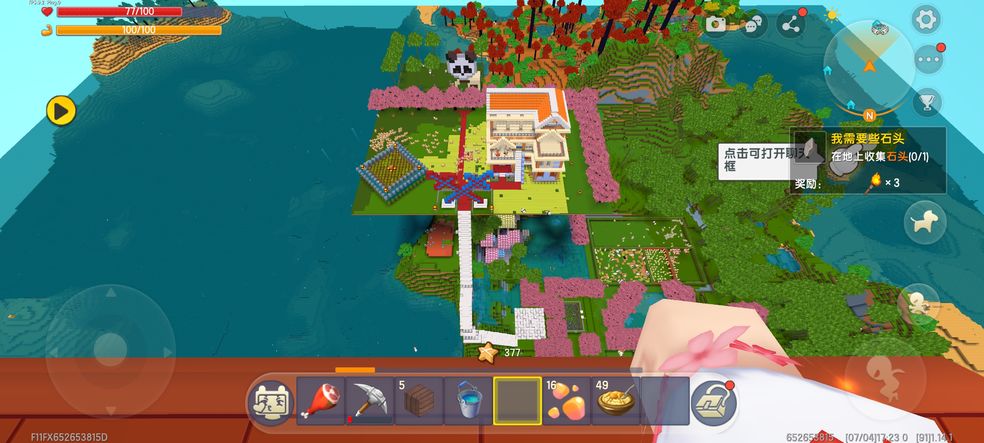Image resolution: width=984 pixels, height=443 pixels.
Task: Tap the three-dots more options button
Action: click(x=928, y=59)
